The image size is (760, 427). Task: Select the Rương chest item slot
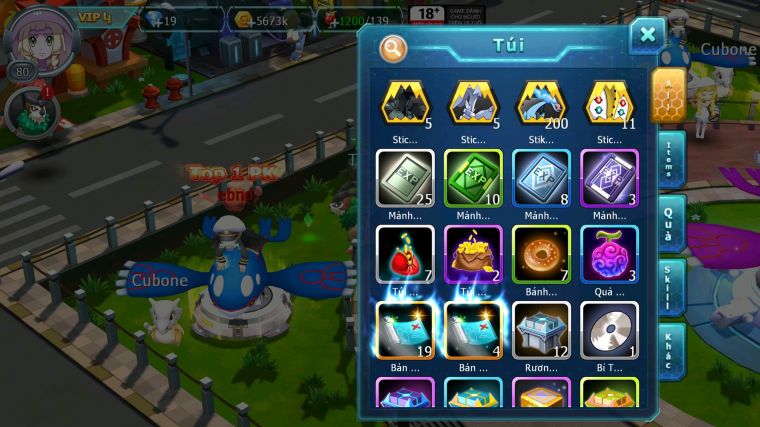pyautogui.click(x=541, y=330)
